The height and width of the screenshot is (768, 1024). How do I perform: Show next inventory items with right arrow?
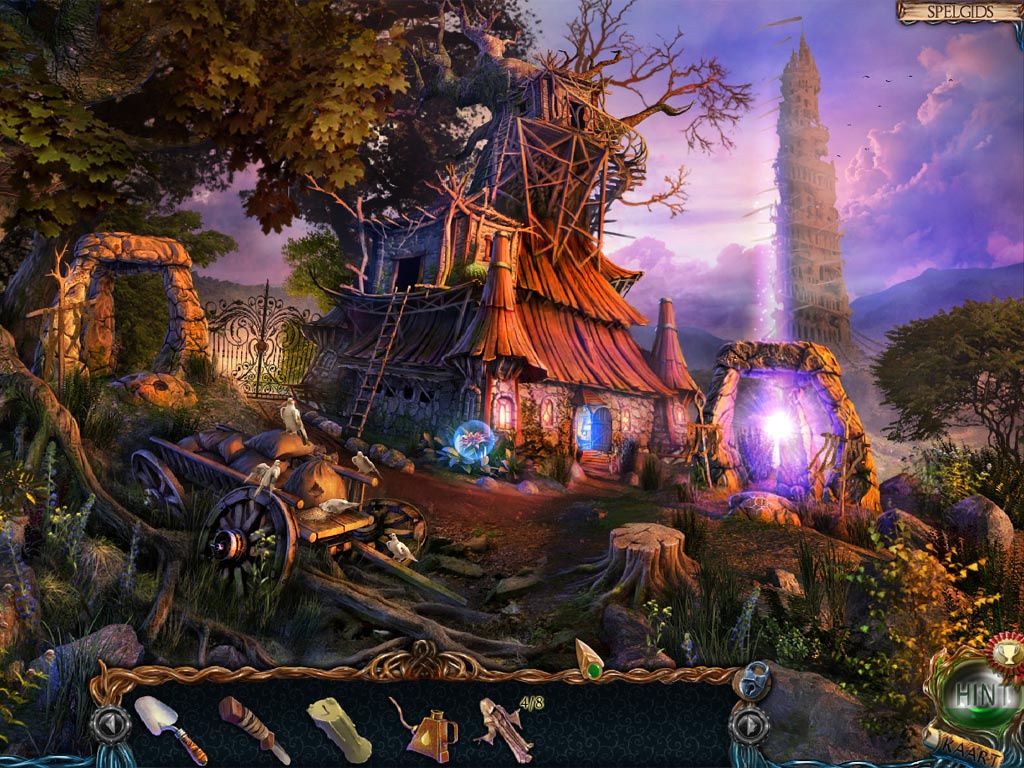(x=747, y=725)
